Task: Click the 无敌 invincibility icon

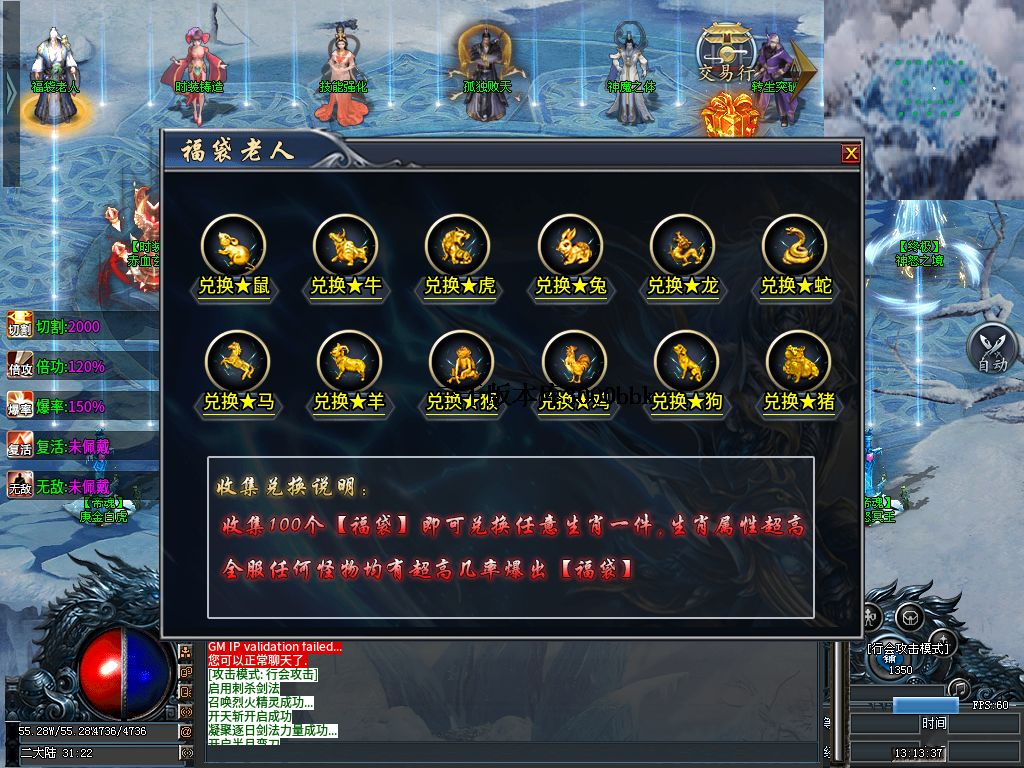Action: point(20,486)
